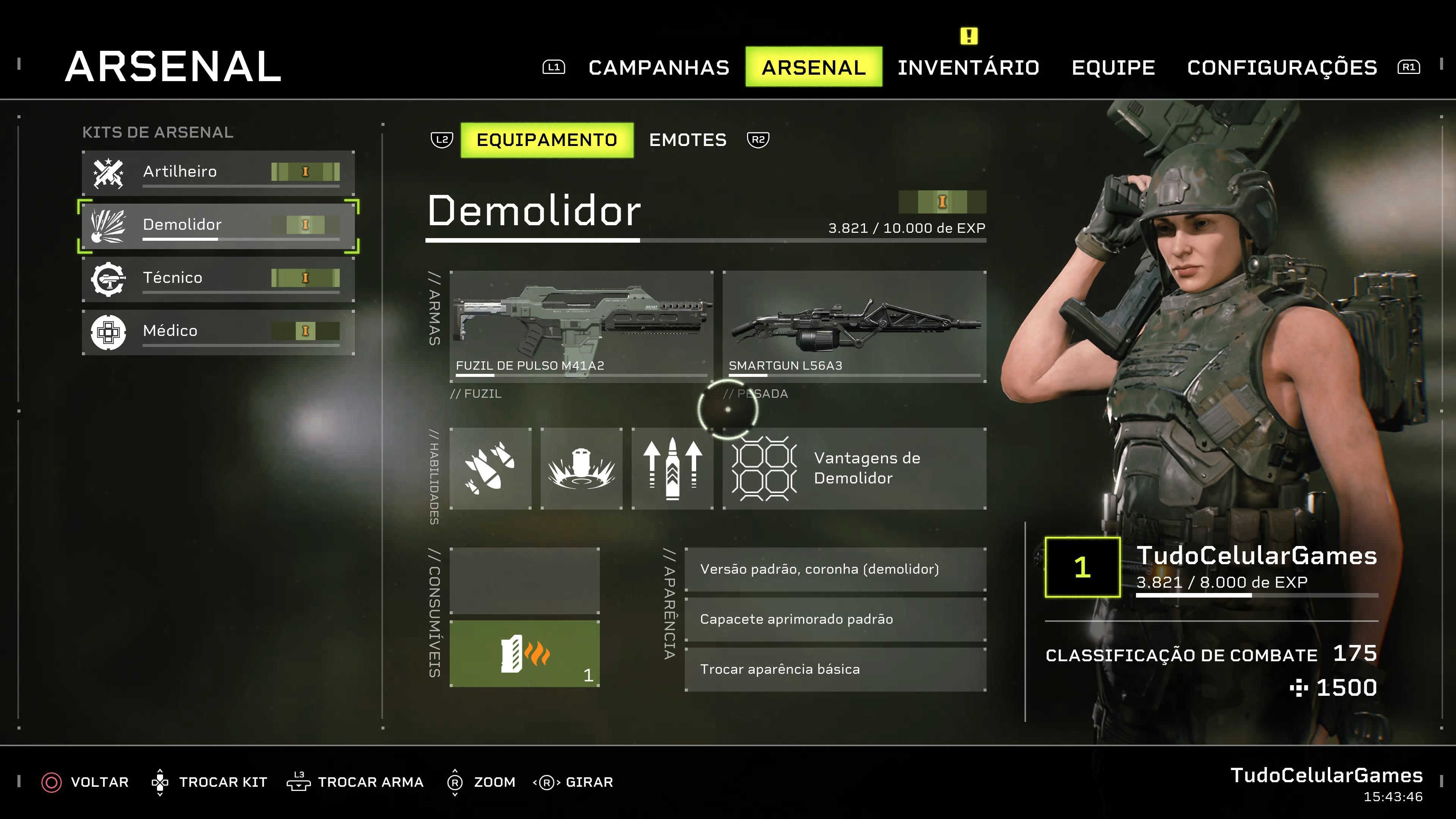Choose the Médico kit
This screenshot has width=1456, height=819.
(x=218, y=331)
